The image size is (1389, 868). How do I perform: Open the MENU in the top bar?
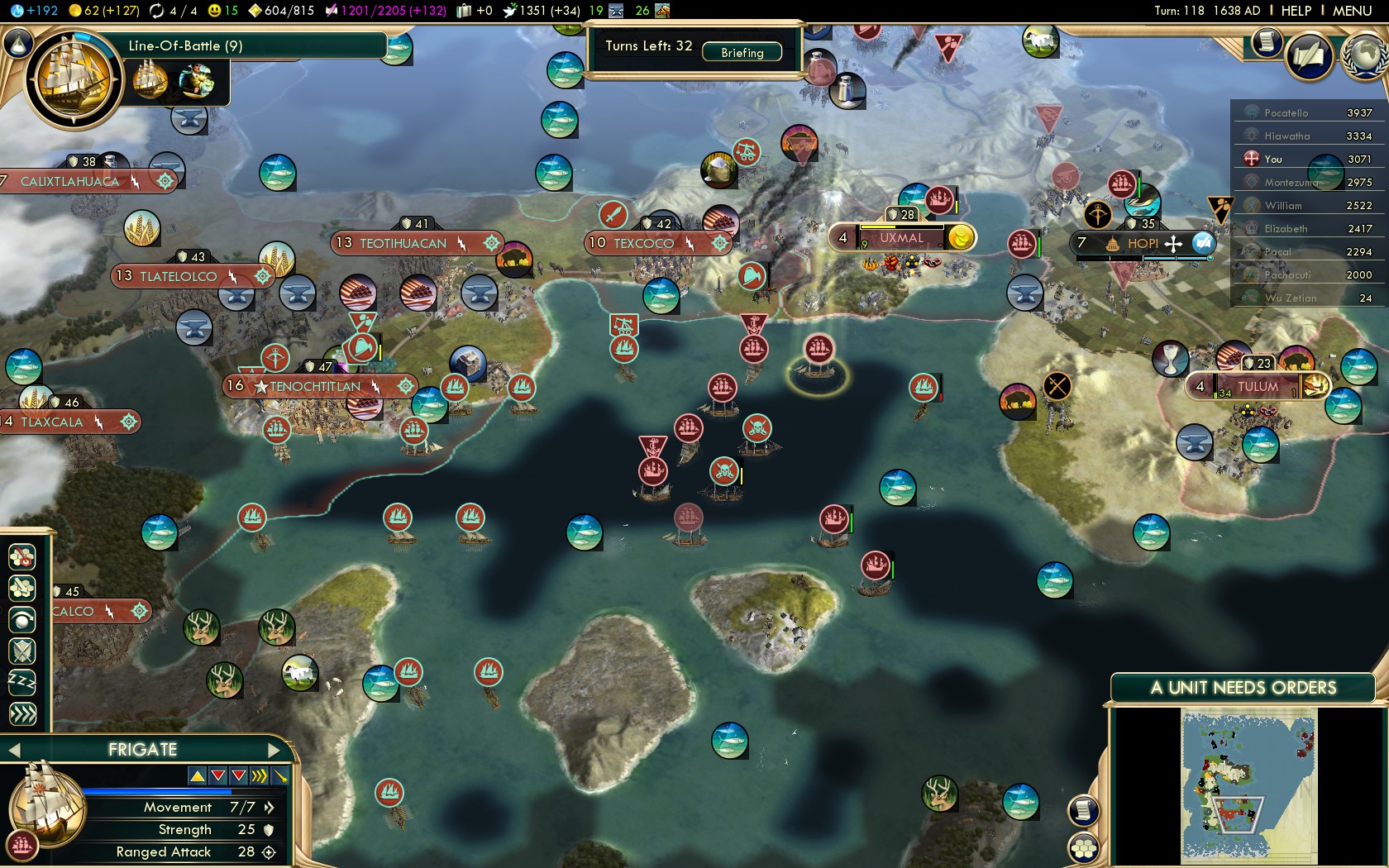click(x=1352, y=11)
